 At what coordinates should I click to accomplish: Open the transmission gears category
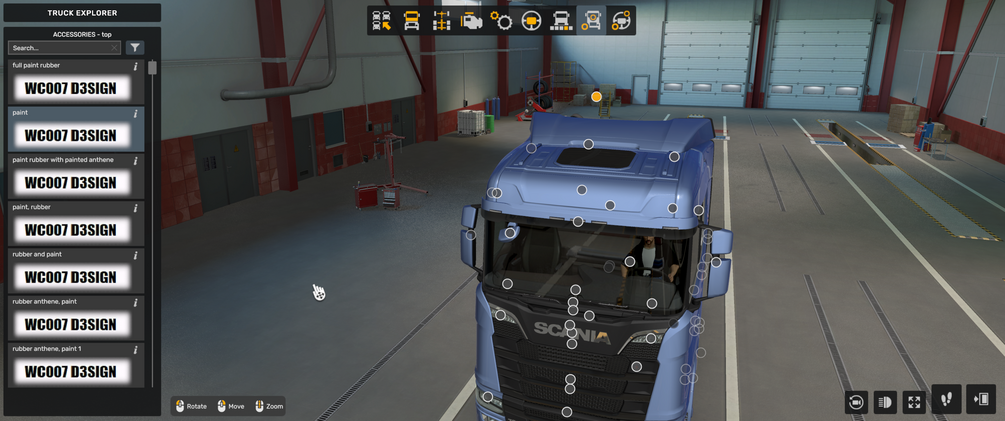coord(501,21)
